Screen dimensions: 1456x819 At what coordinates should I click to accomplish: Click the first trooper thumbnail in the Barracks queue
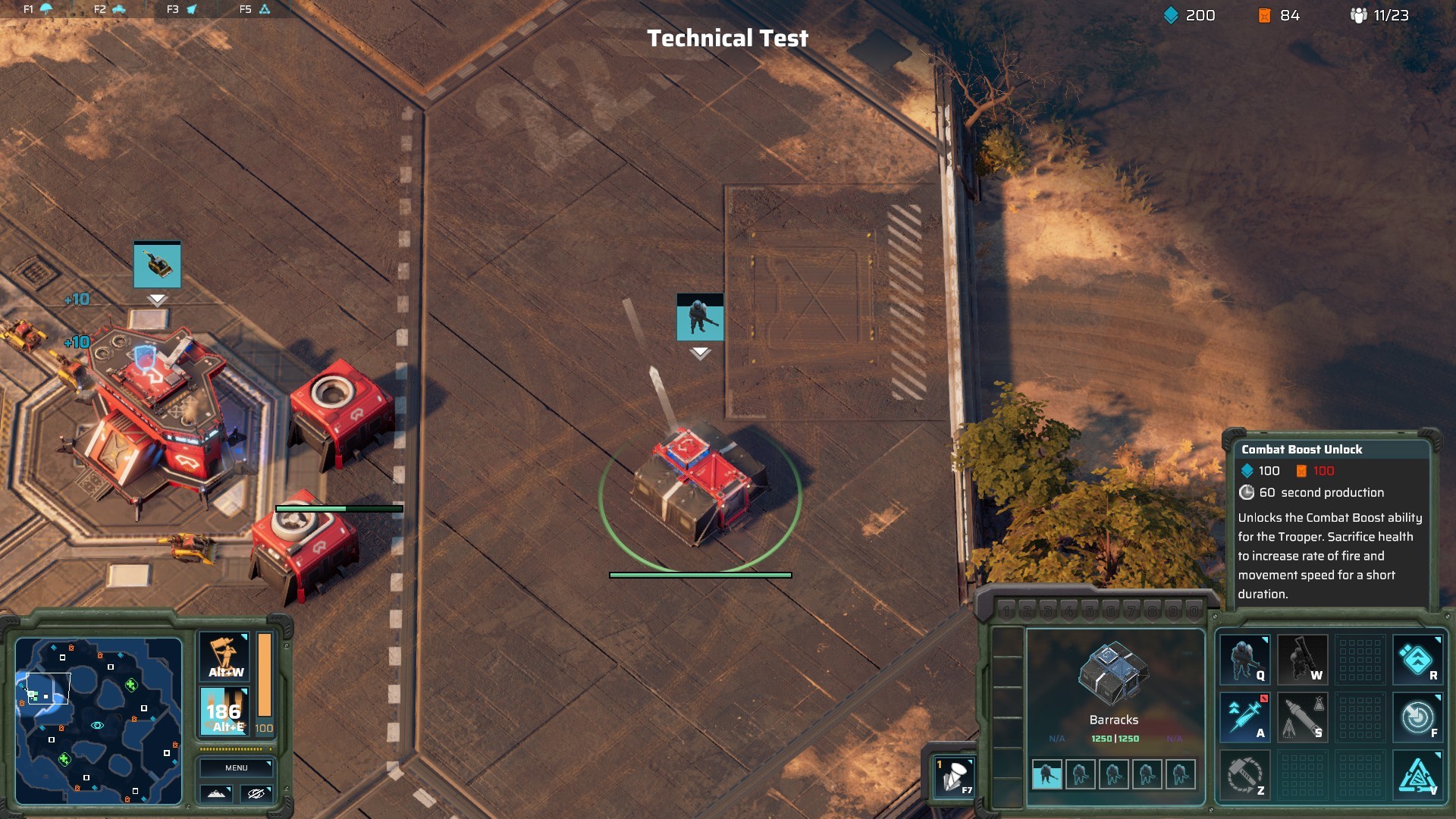pos(1046,775)
